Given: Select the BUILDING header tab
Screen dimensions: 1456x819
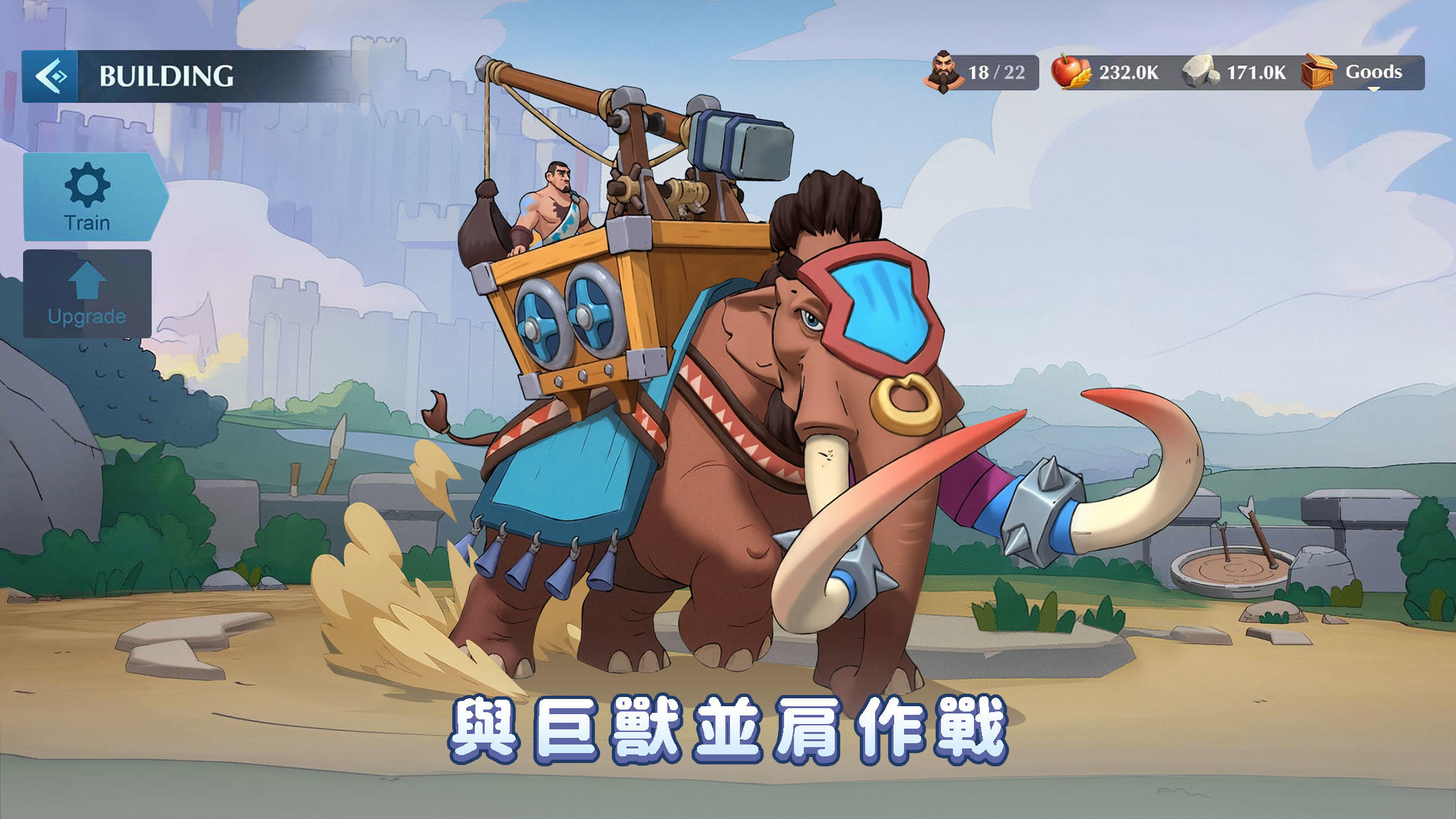Looking at the screenshot, I should pyautogui.click(x=167, y=75).
